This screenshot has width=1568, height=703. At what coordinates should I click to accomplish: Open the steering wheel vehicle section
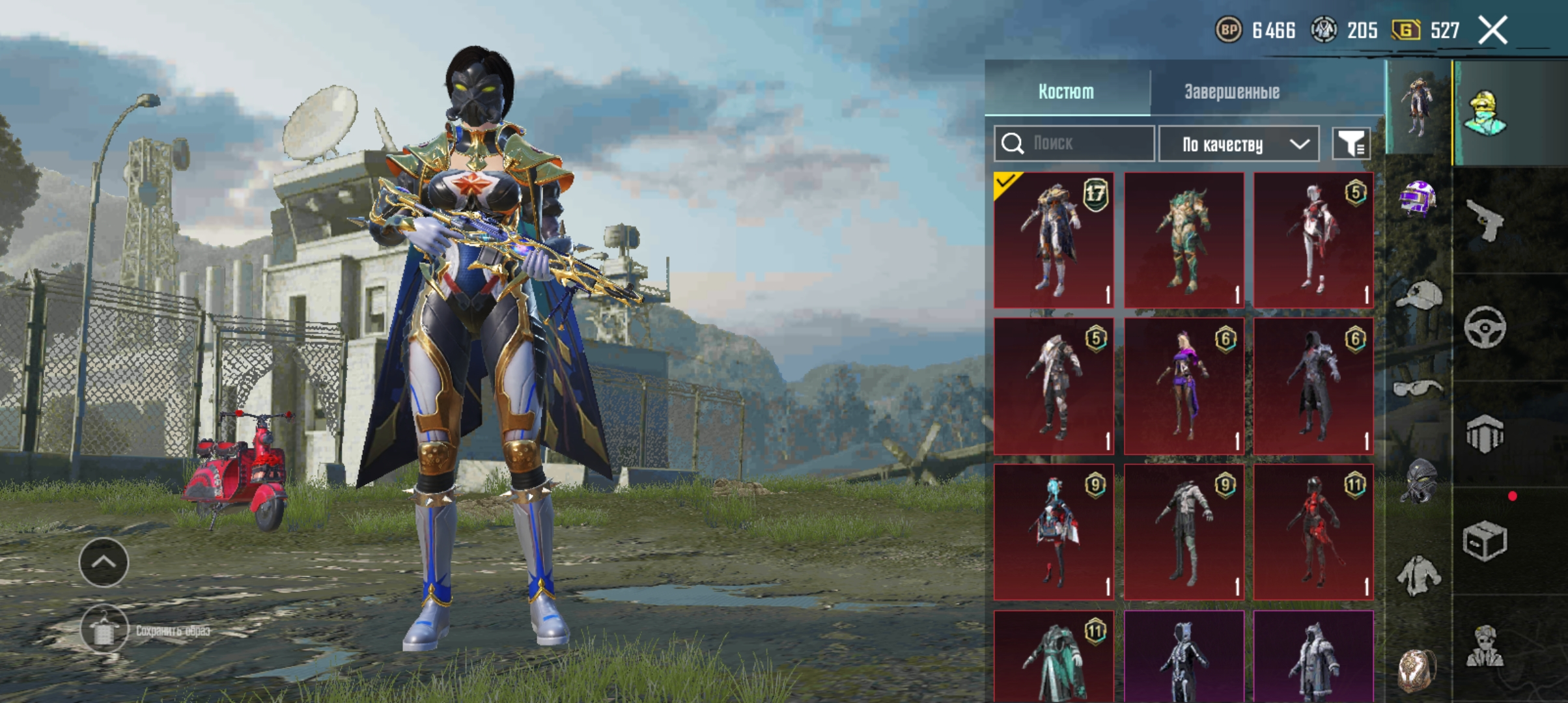coord(1485,327)
